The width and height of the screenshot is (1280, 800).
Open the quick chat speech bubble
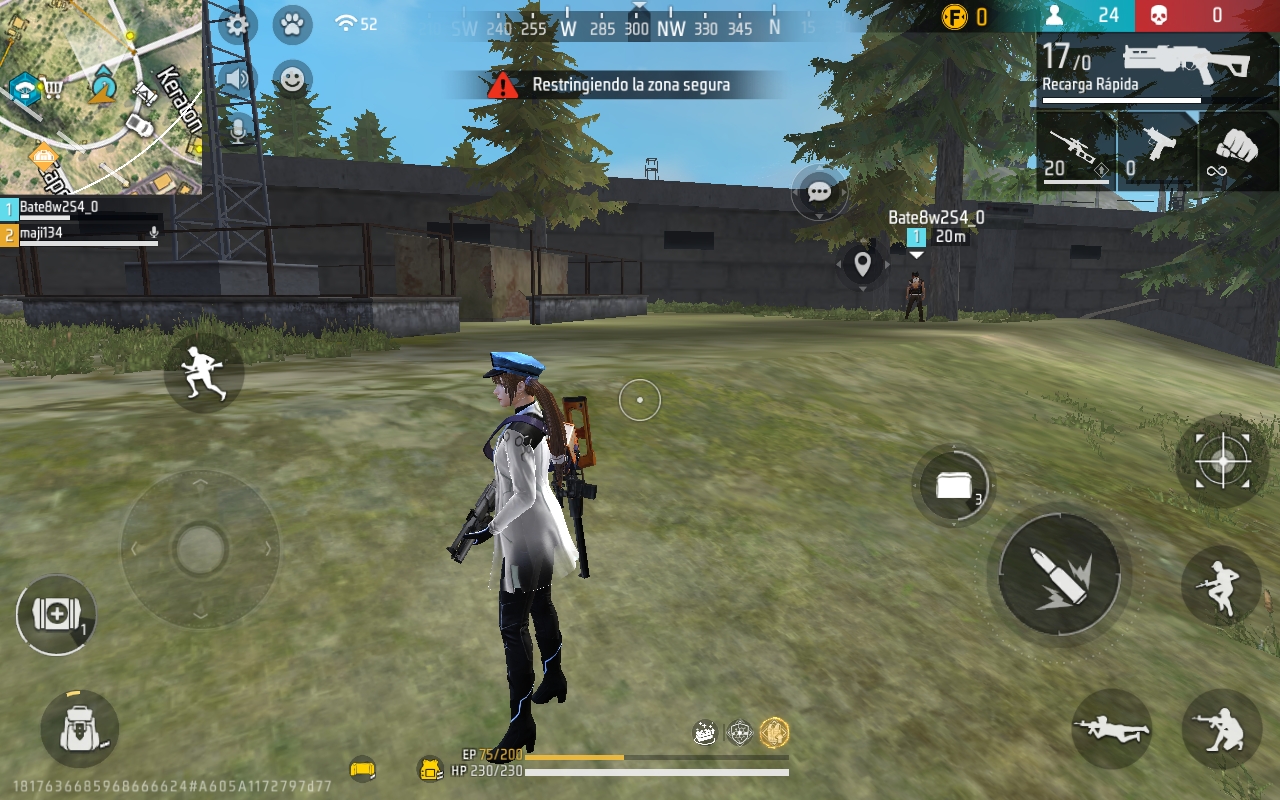[820, 192]
